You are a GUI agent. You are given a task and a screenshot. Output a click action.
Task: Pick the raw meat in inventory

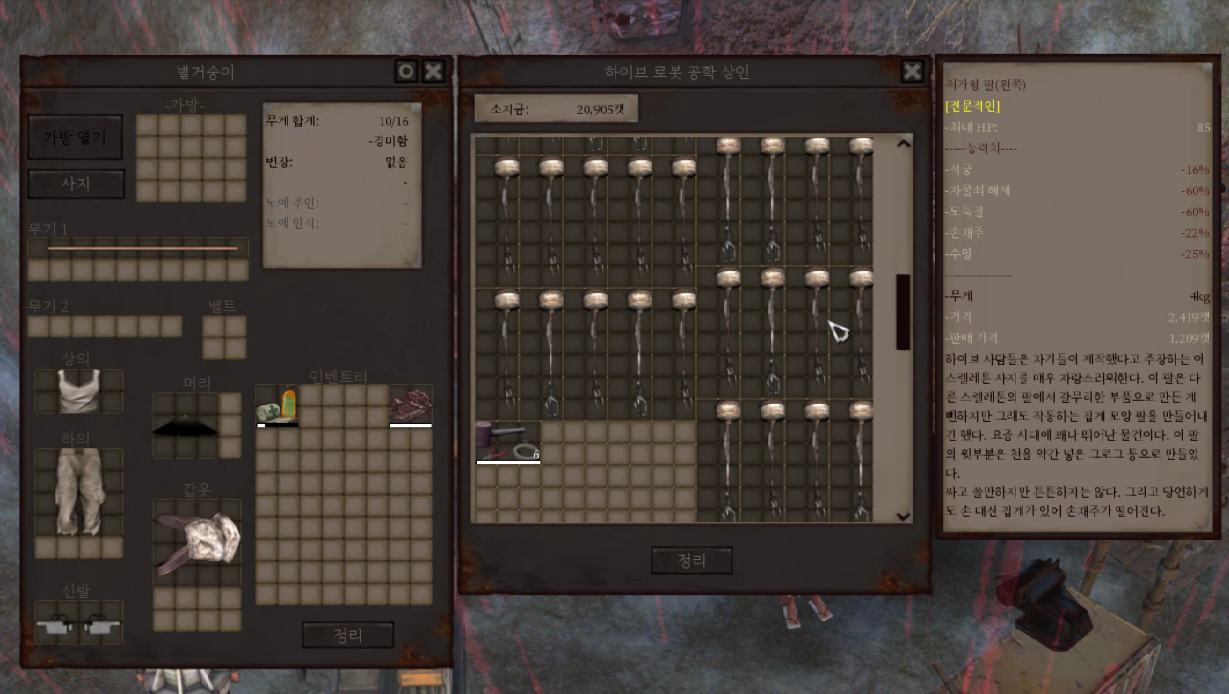point(410,405)
